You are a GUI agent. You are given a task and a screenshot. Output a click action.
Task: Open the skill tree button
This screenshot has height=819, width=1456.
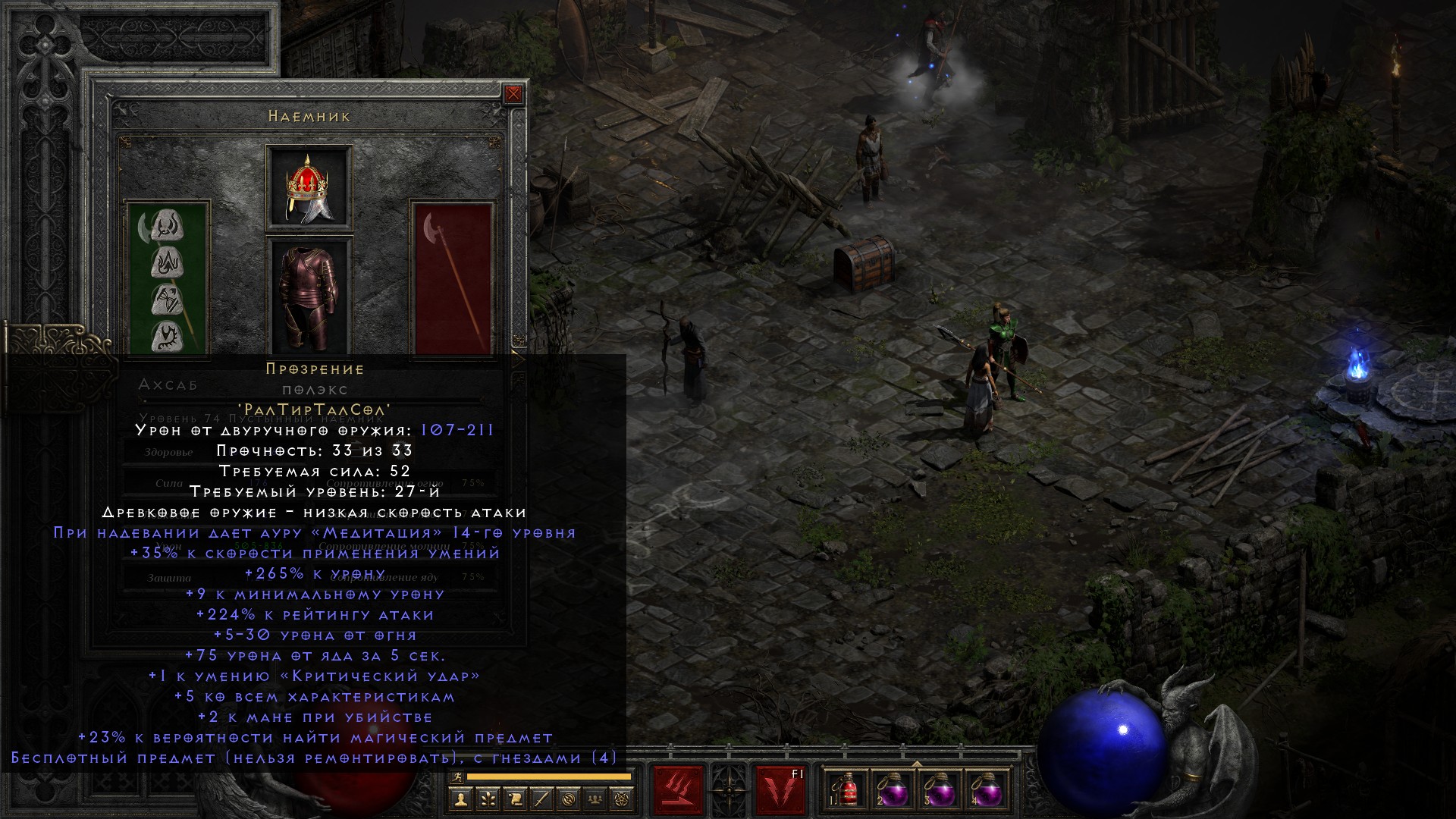(488, 799)
